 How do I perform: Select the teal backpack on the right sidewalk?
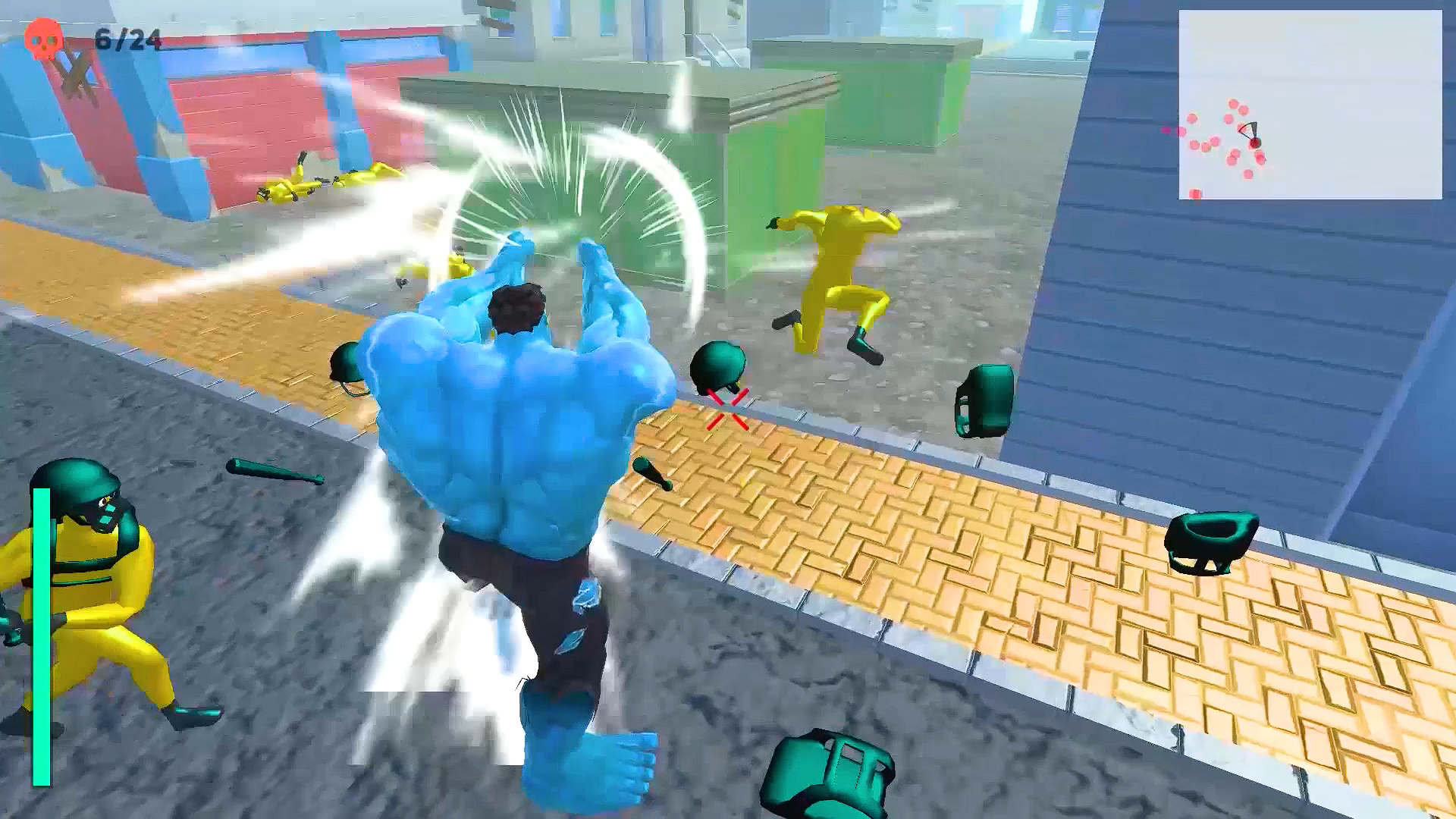986,398
